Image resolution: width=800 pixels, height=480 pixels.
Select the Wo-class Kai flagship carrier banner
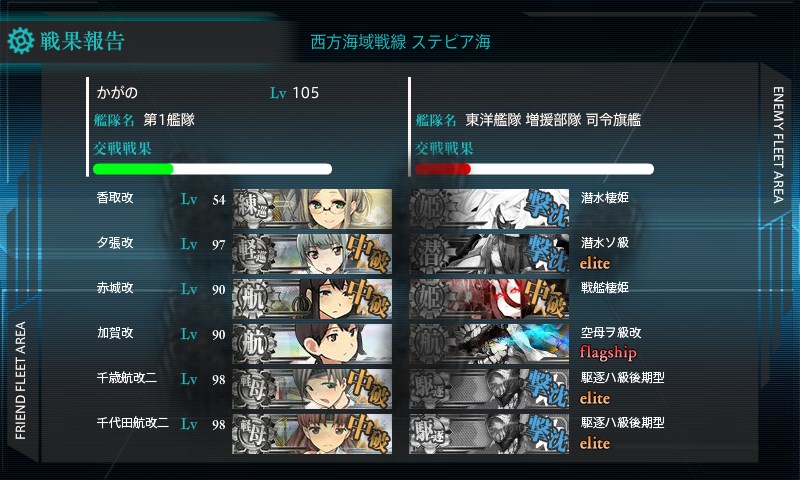click(489, 342)
